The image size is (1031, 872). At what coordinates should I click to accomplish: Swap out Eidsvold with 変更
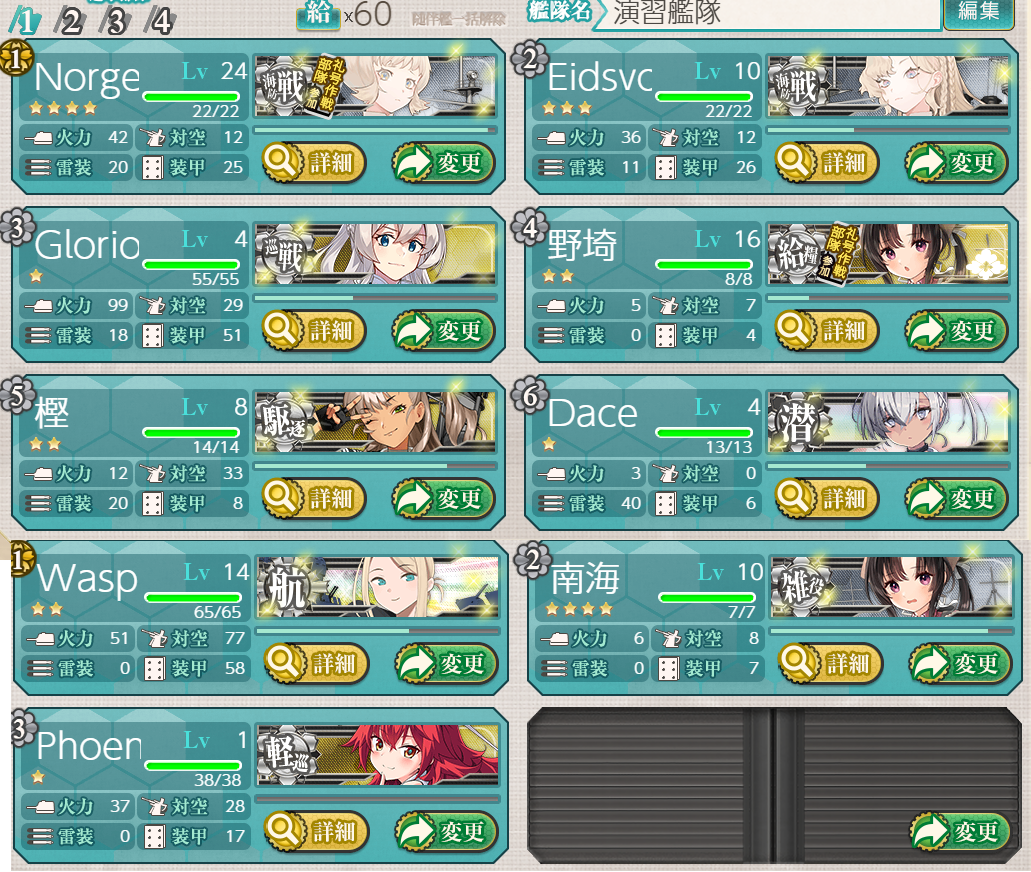tap(956, 162)
